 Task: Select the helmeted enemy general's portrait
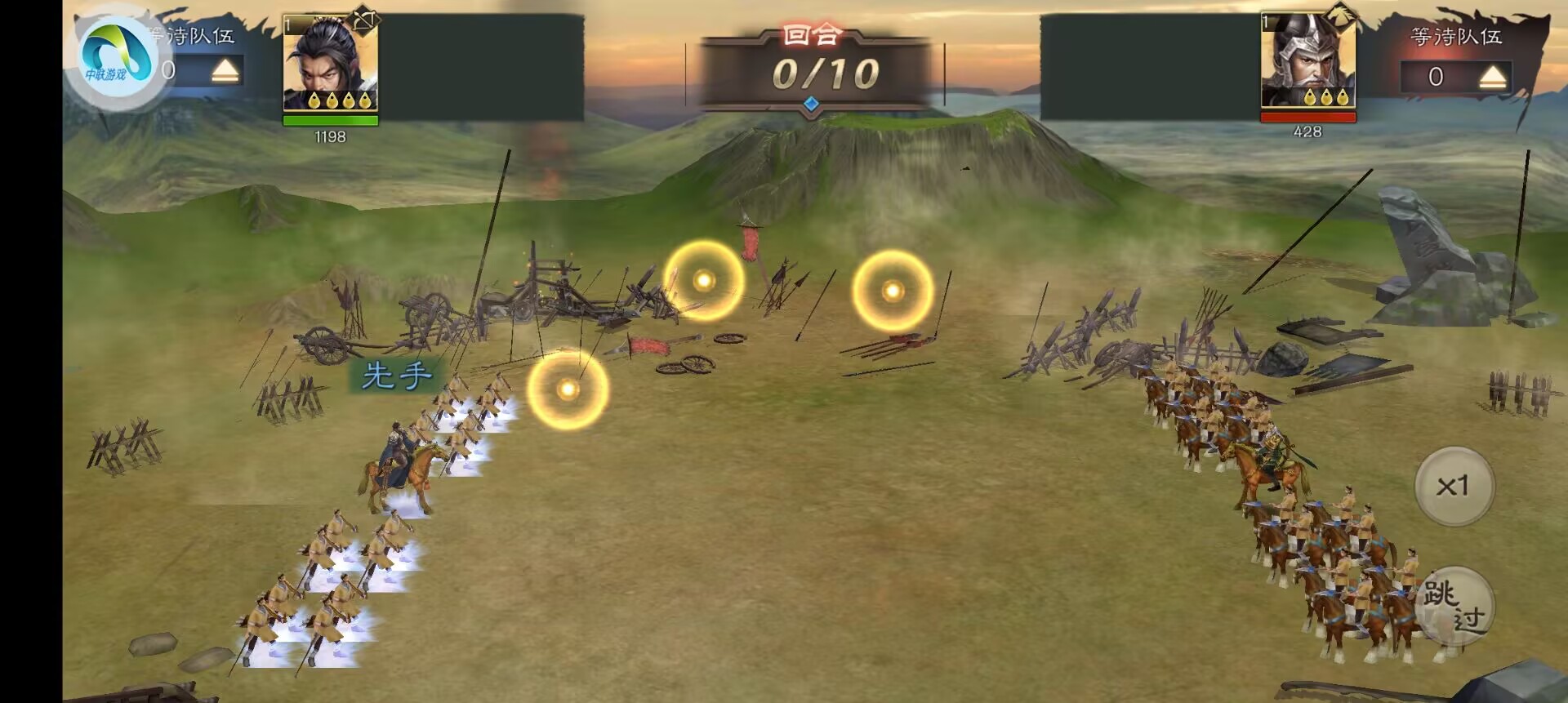(1307, 62)
